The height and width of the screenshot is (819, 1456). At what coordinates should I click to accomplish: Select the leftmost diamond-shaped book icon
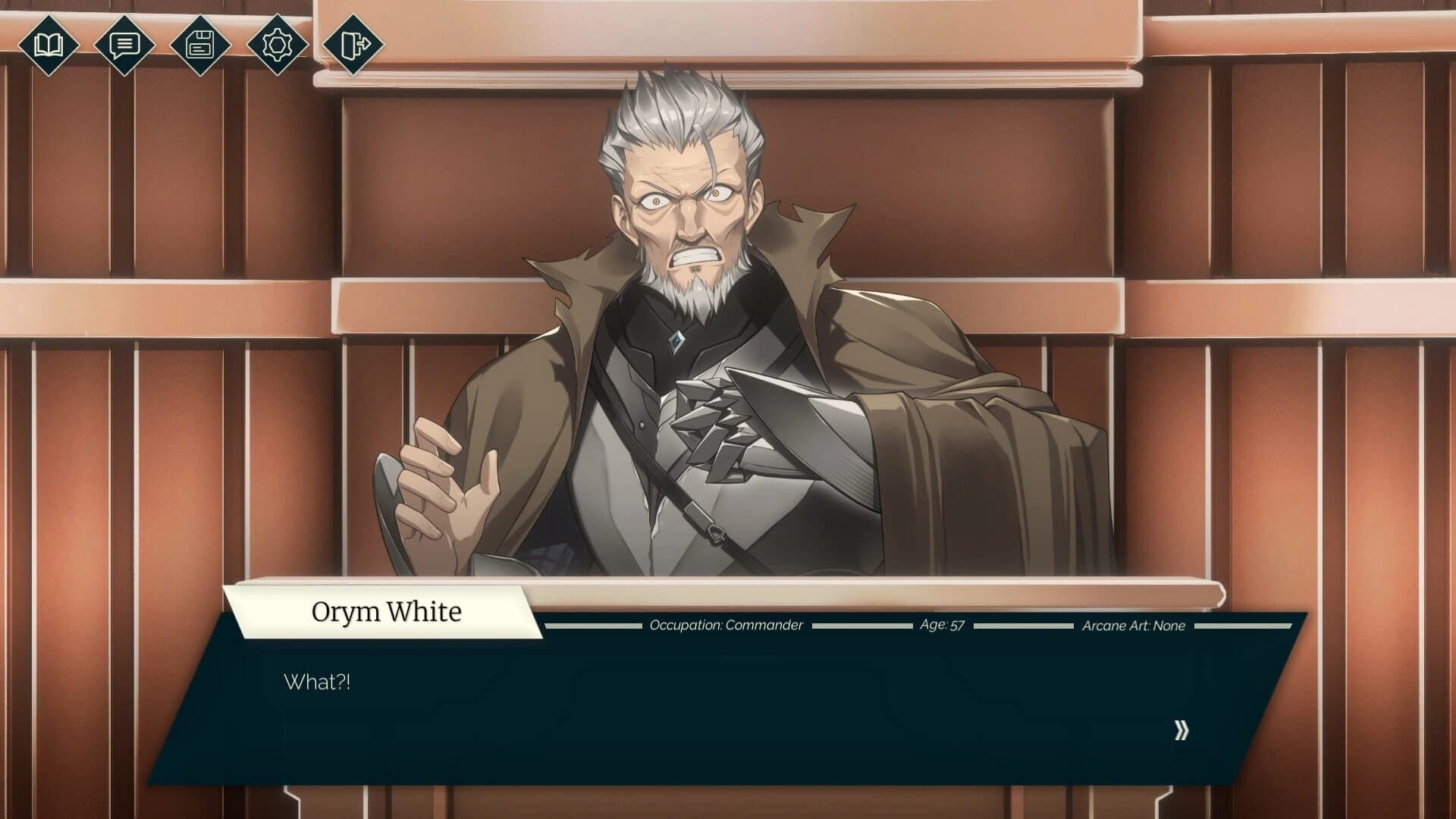point(49,45)
